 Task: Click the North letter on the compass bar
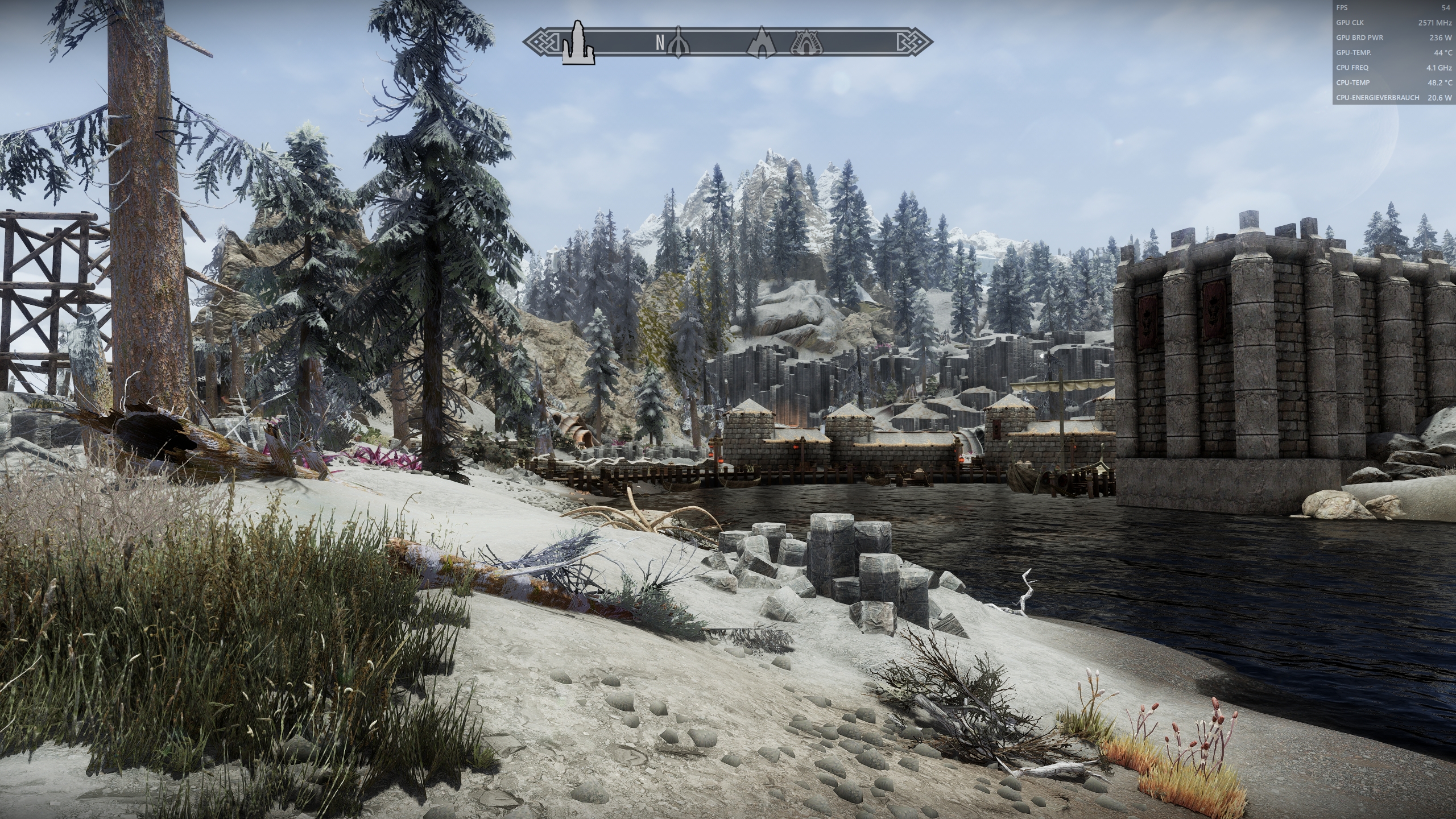(660, 43)
